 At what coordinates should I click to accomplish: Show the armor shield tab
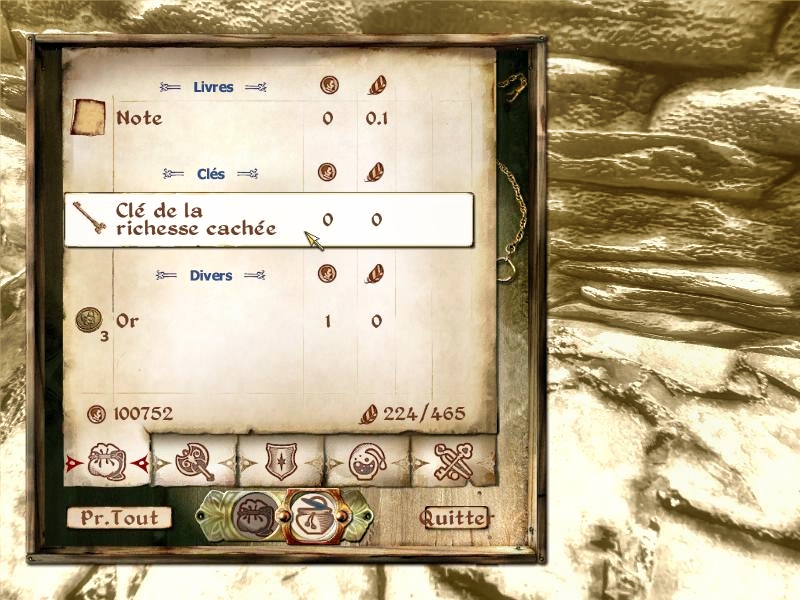281,461
